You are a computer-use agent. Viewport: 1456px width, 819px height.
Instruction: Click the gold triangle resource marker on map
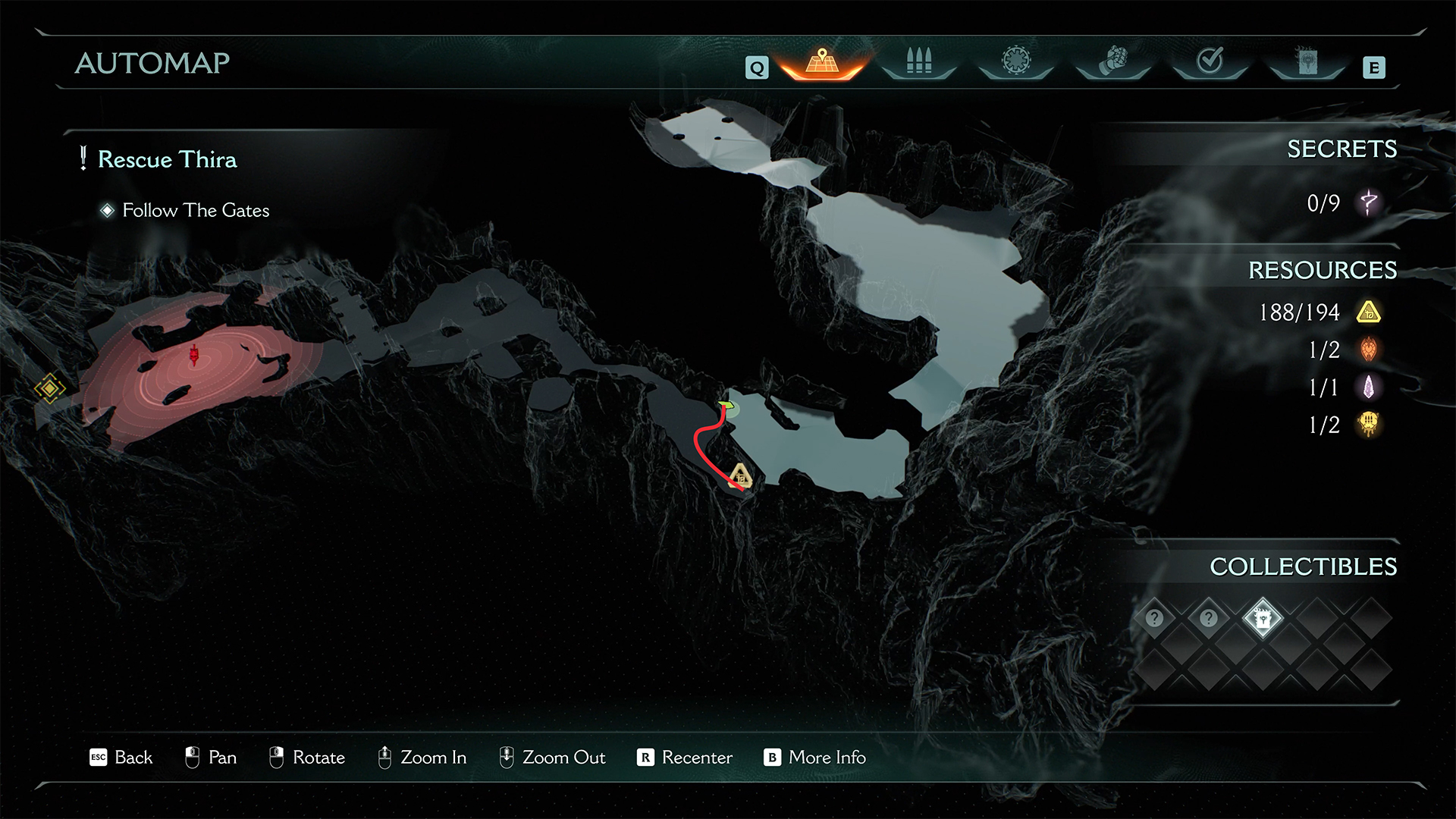[739, 477]
